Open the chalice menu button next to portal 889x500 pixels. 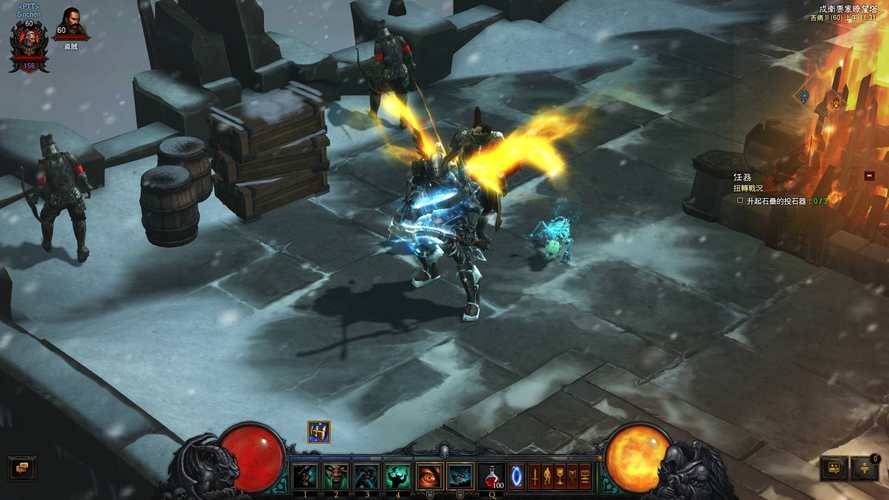click(x=559, y=475)
